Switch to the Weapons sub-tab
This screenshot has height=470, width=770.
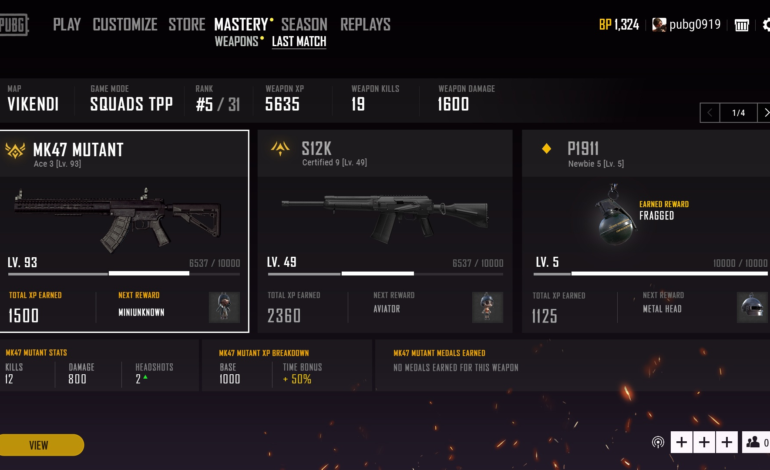pyautogui.click(x=236, y=42)
